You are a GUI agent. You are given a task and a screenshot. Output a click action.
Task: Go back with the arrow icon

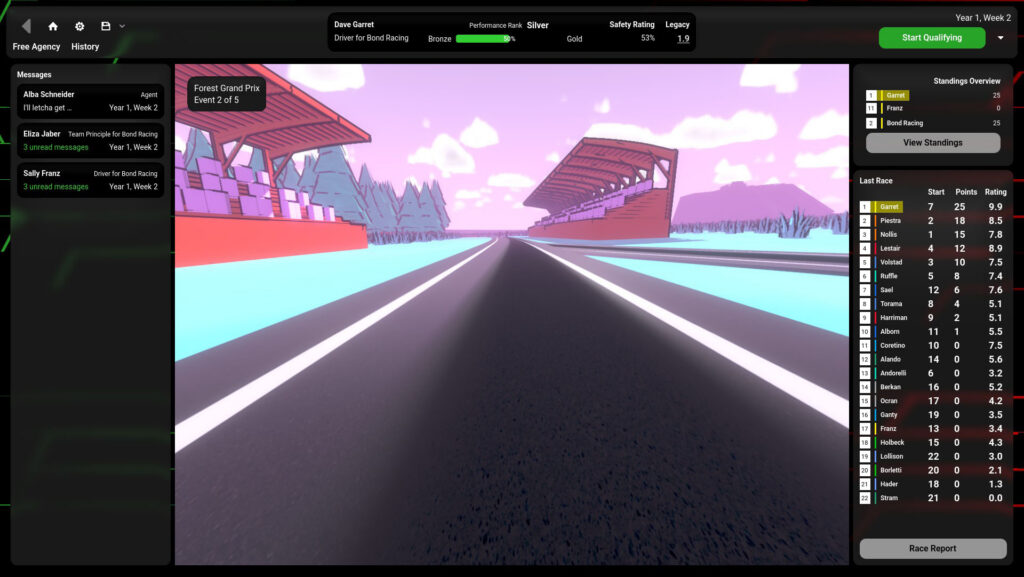pos(26,26)
